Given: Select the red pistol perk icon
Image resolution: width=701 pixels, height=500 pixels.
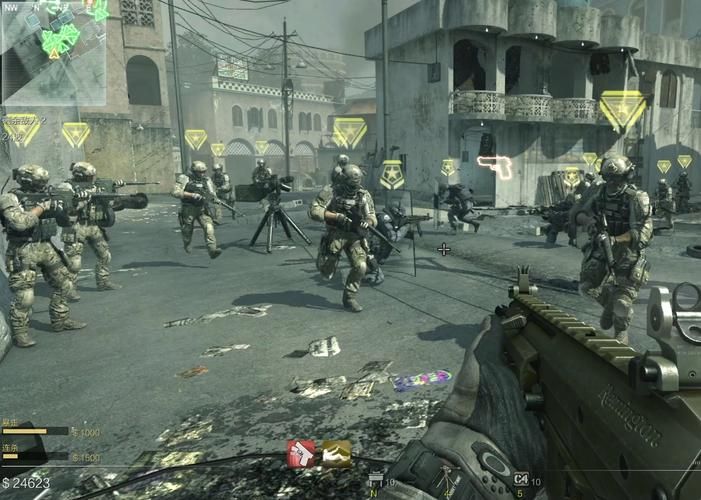Looking at the screenshot, I should (302, 454).
